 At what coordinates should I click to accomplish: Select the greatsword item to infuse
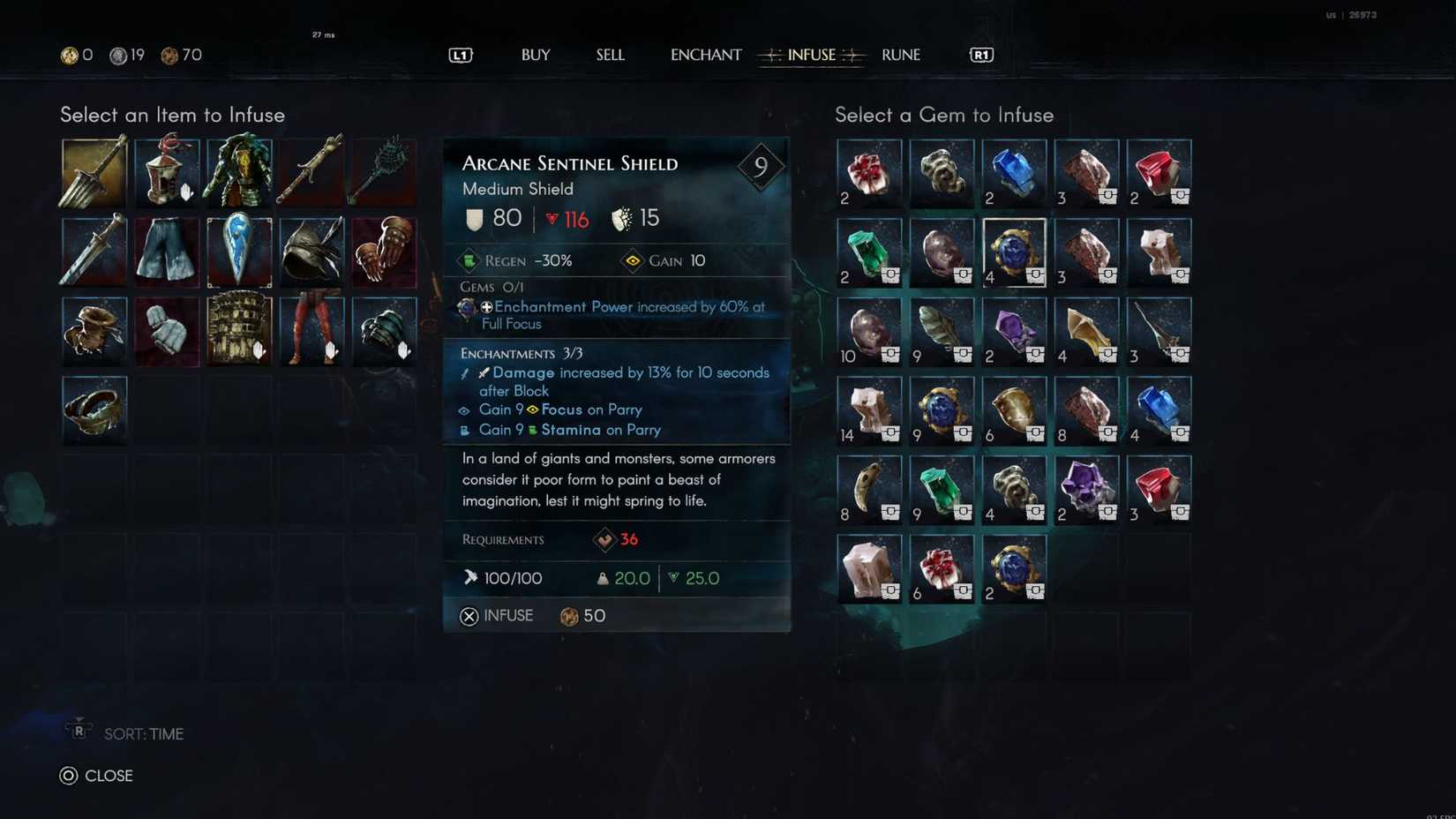(93, 172)
